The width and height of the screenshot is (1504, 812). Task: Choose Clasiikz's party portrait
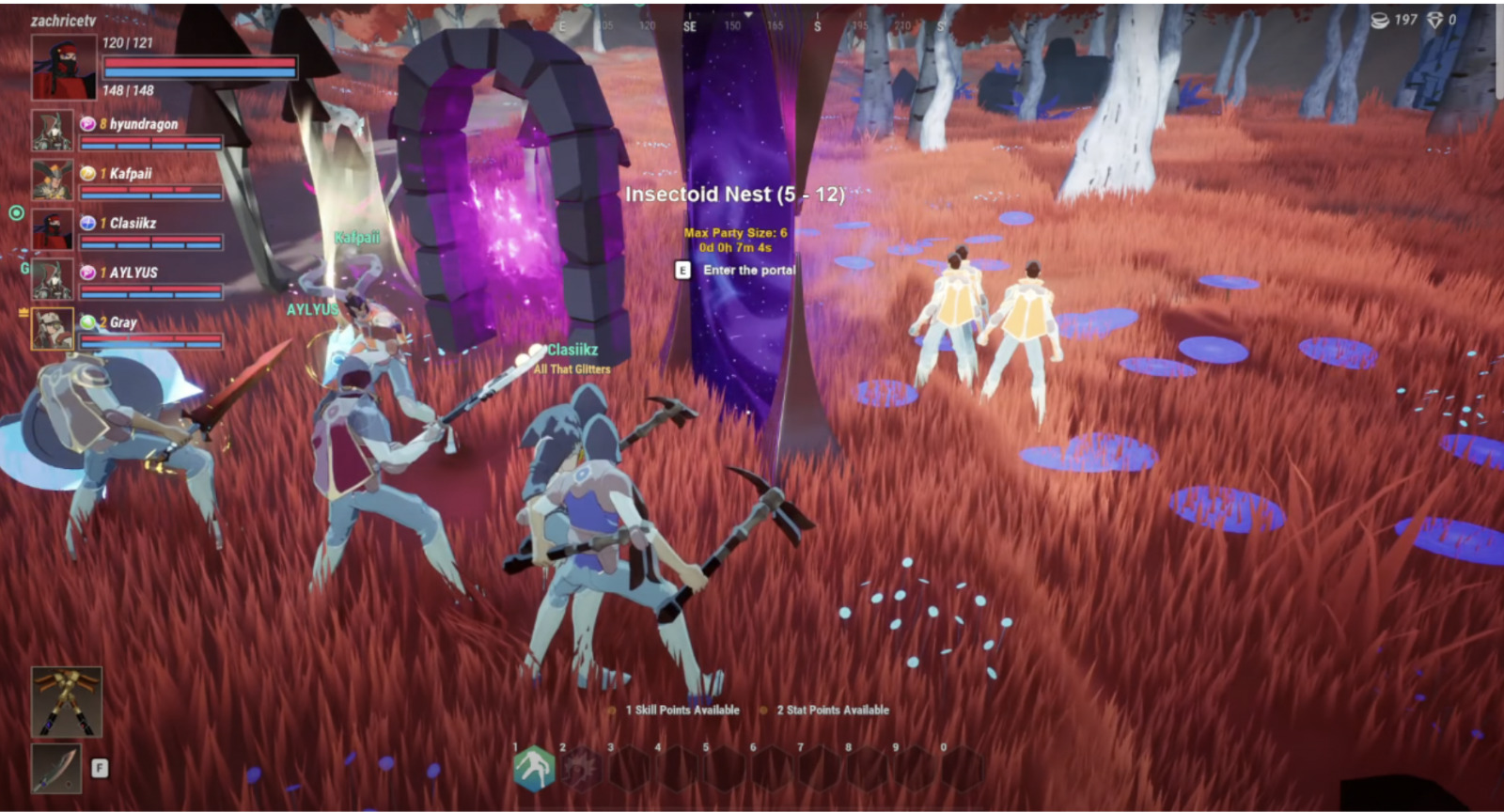(x=52, y=228)
